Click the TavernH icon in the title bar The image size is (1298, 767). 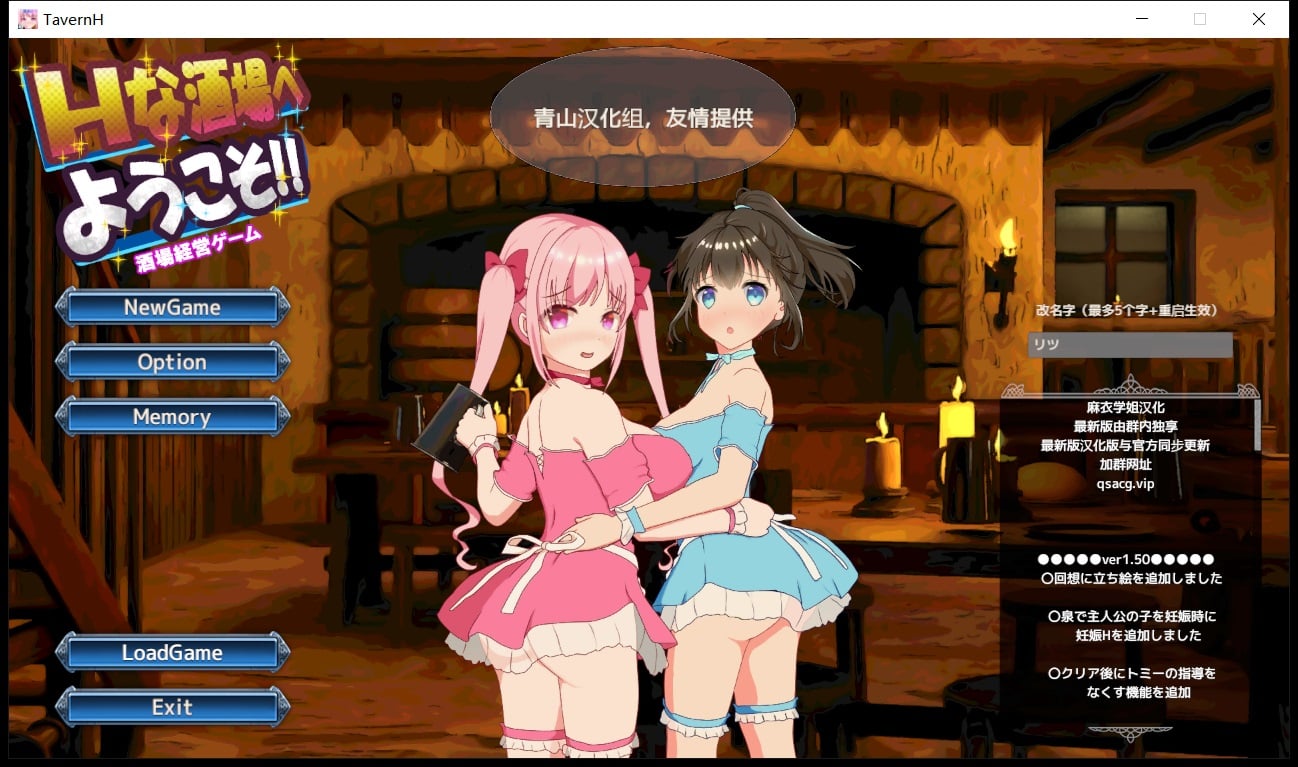tap(26, 18)
